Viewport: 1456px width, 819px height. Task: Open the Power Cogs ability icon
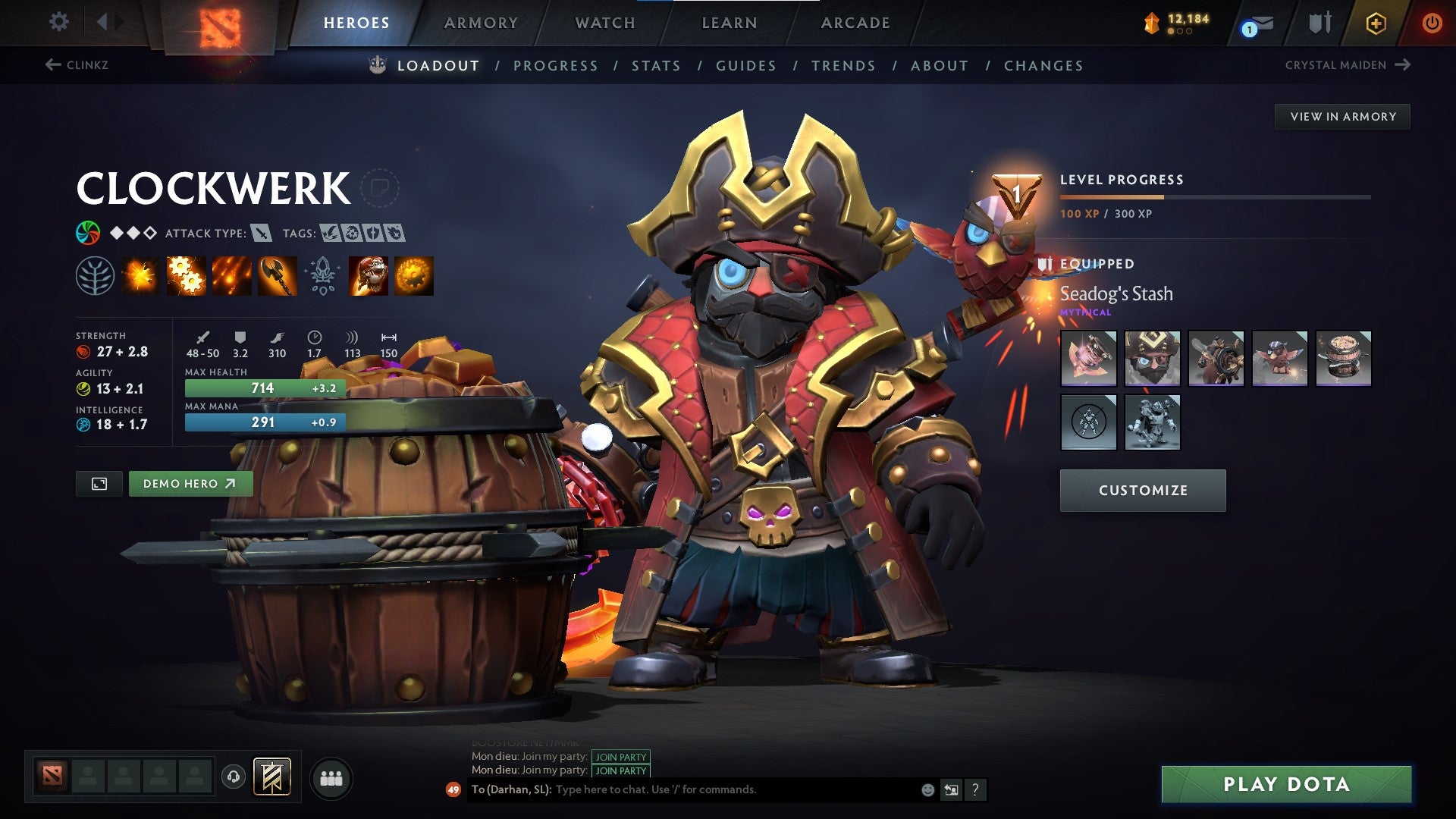pos(186,276)
